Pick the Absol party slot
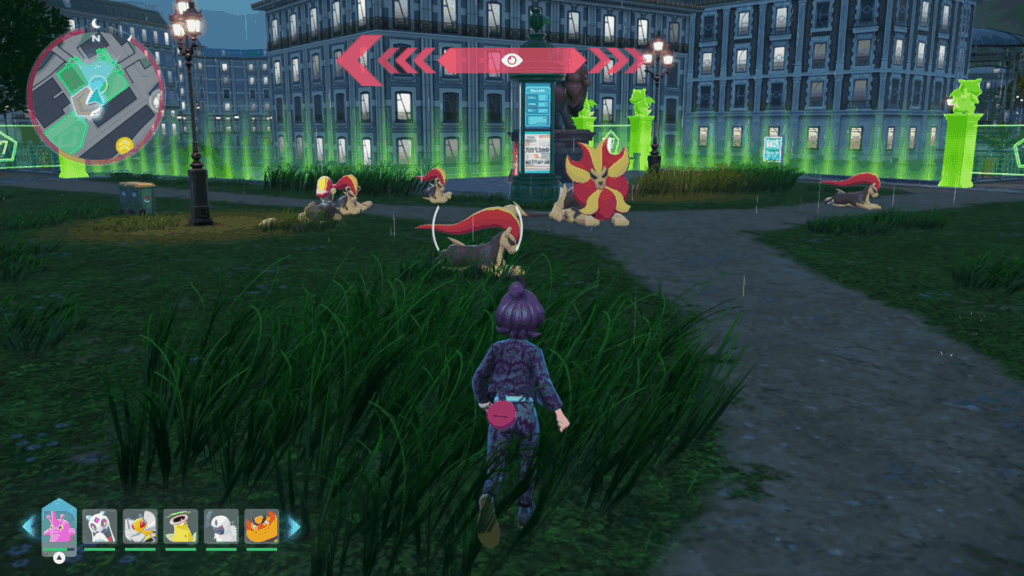Viewport: 1024px width, 576px height. point(221,526)
